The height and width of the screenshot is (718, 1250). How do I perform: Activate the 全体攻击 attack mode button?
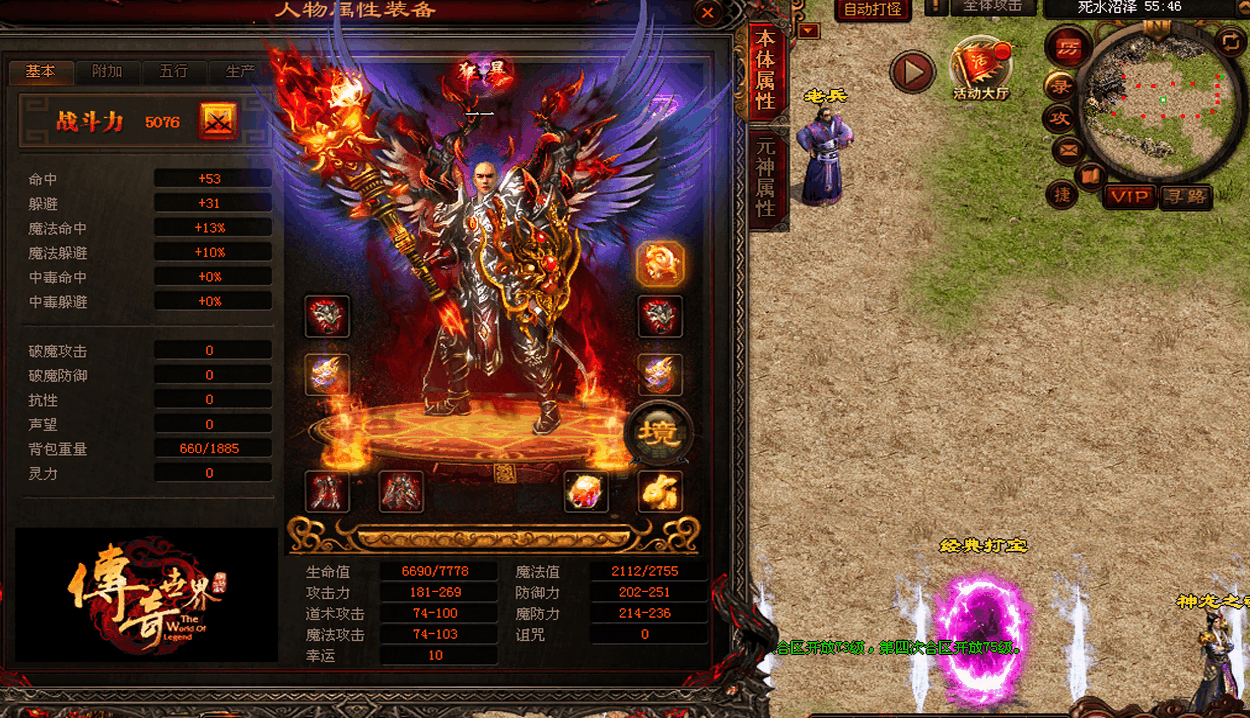coord(993,7)
